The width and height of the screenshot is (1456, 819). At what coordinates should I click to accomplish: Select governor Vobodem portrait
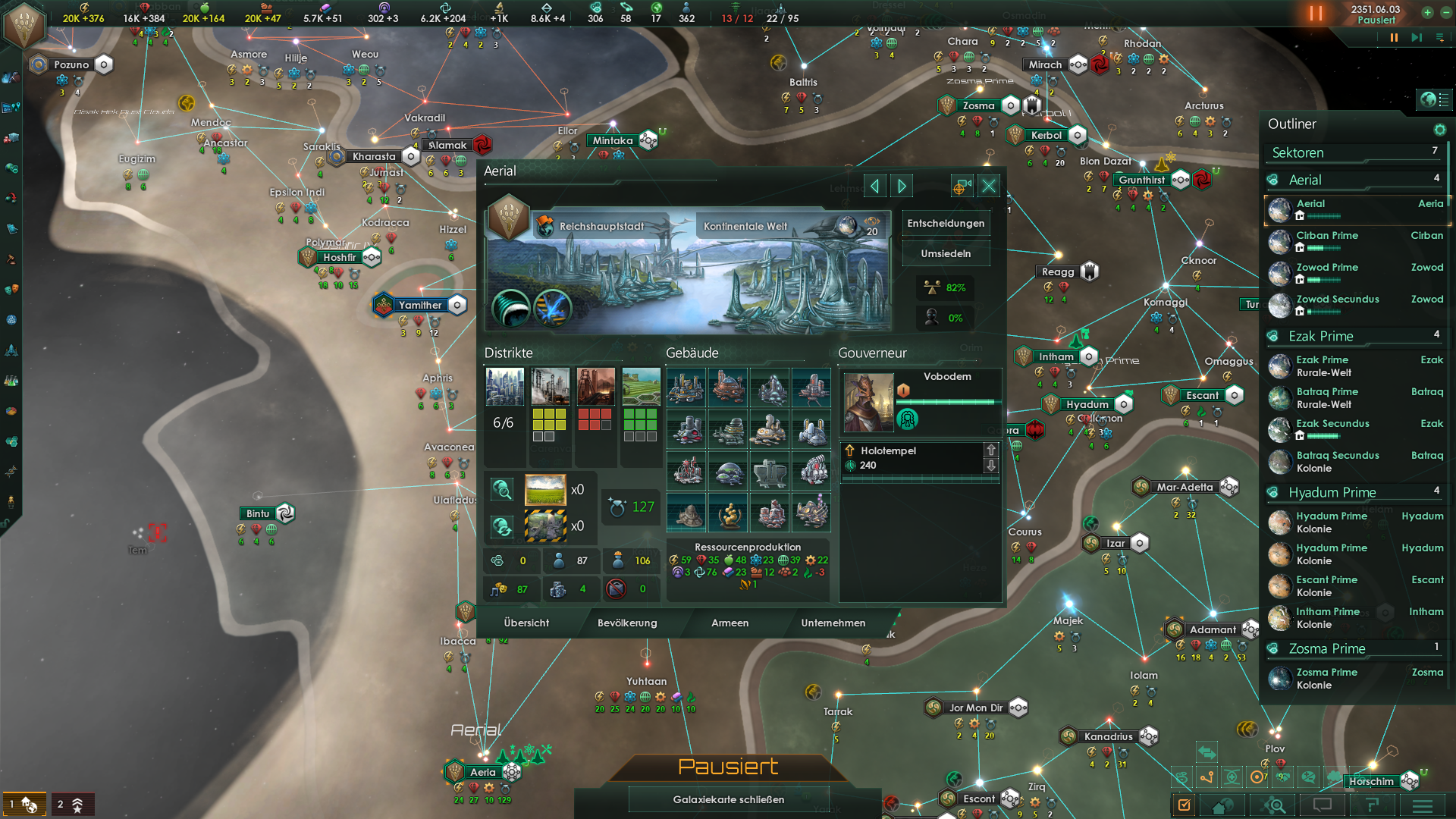click(868, 402)
